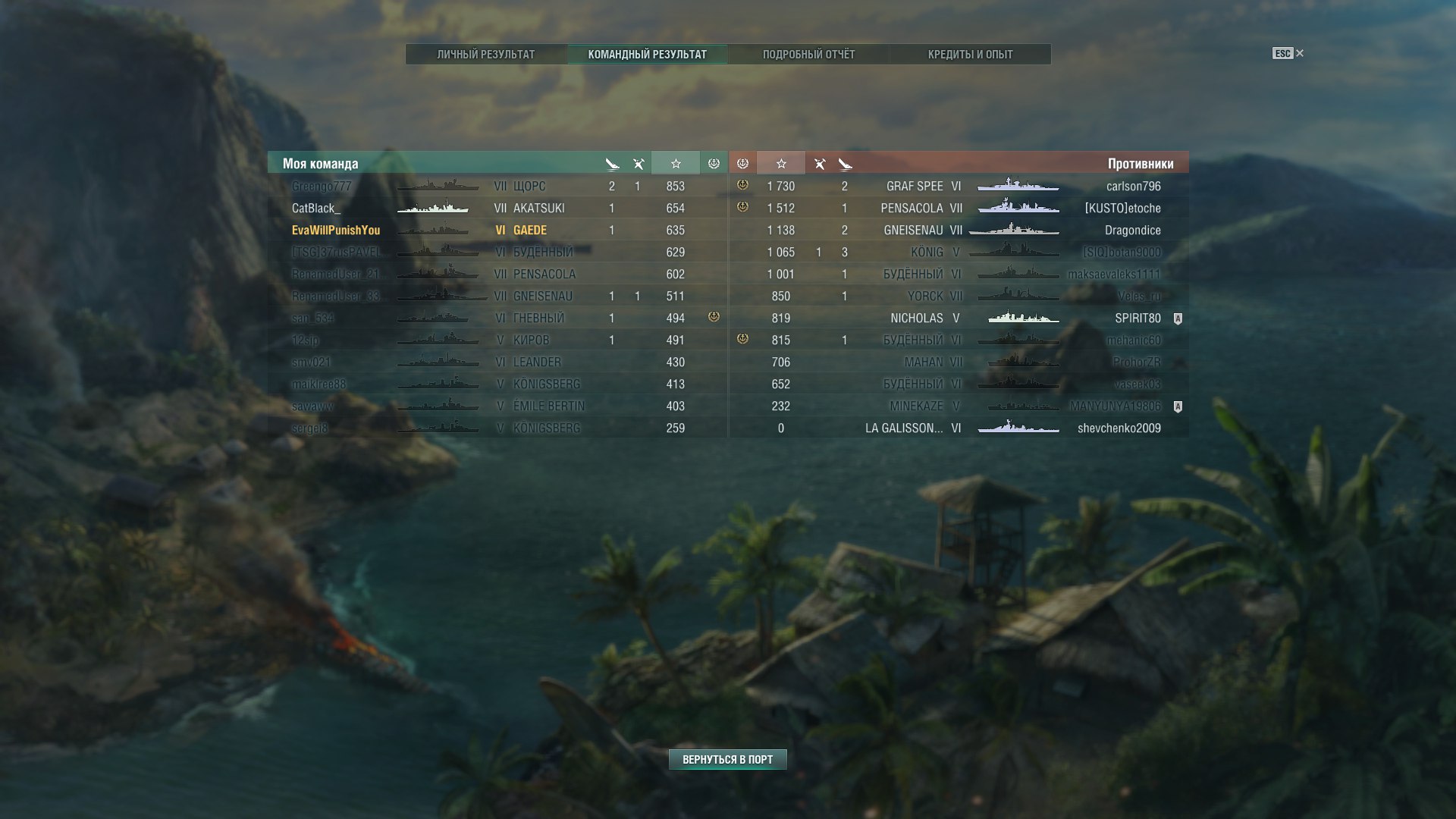Image resolution: width=1456 pixels, height=819 pixels.
Task: Select enemy player shevchenko2009
Action: 1119,428
